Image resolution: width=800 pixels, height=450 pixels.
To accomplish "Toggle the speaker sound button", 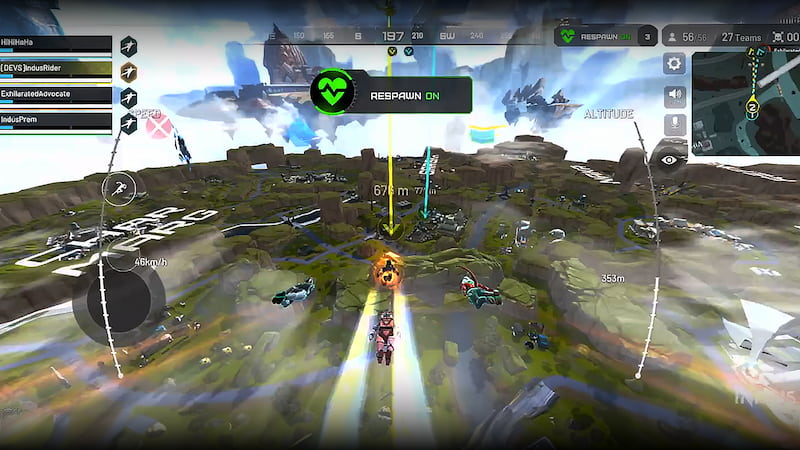I will tap(675, 96).
